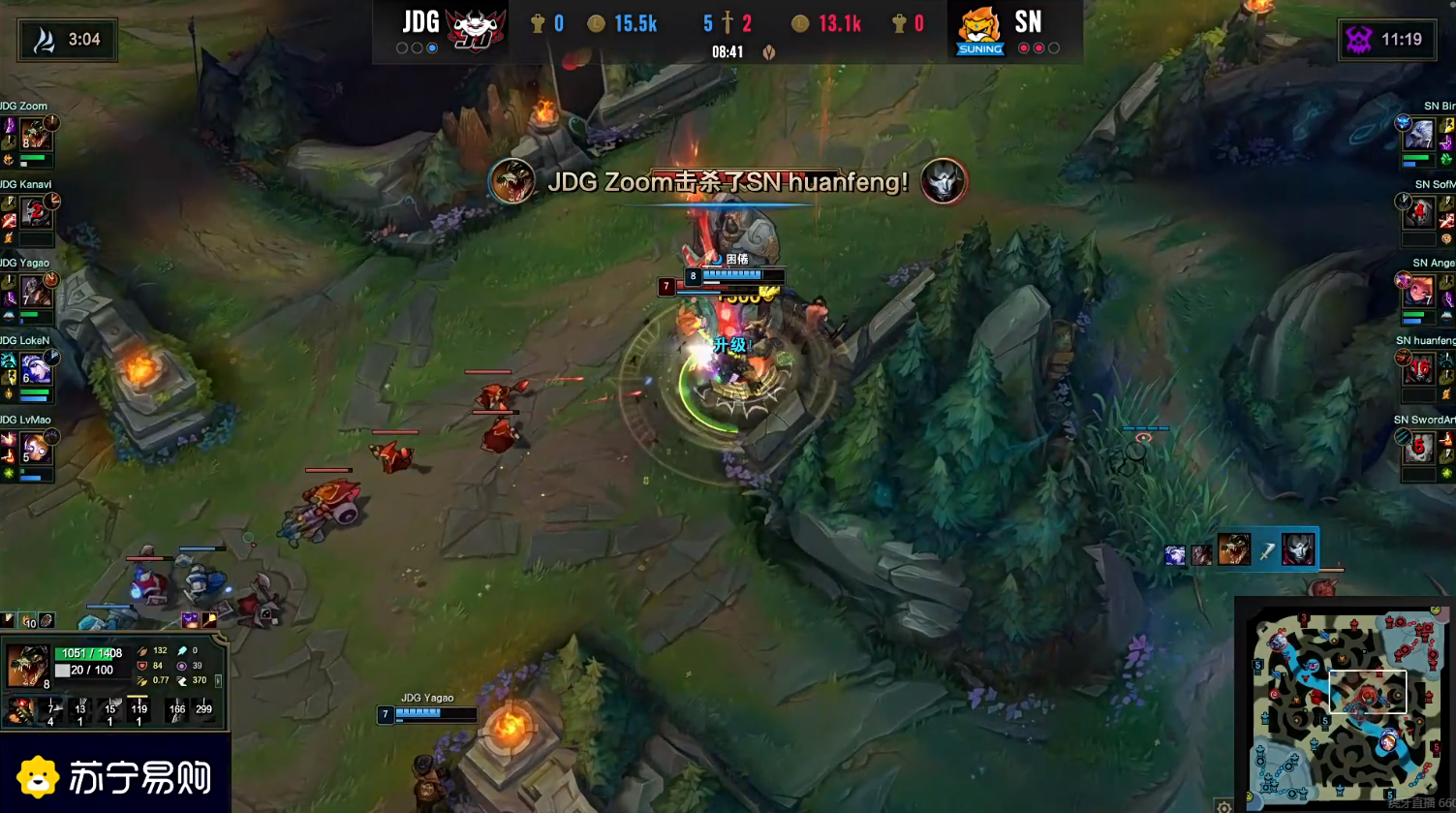Screen dimensions: 1456x813
Task: Select SN huanfeng's champion portrait
Action: tap(1420, 371)
